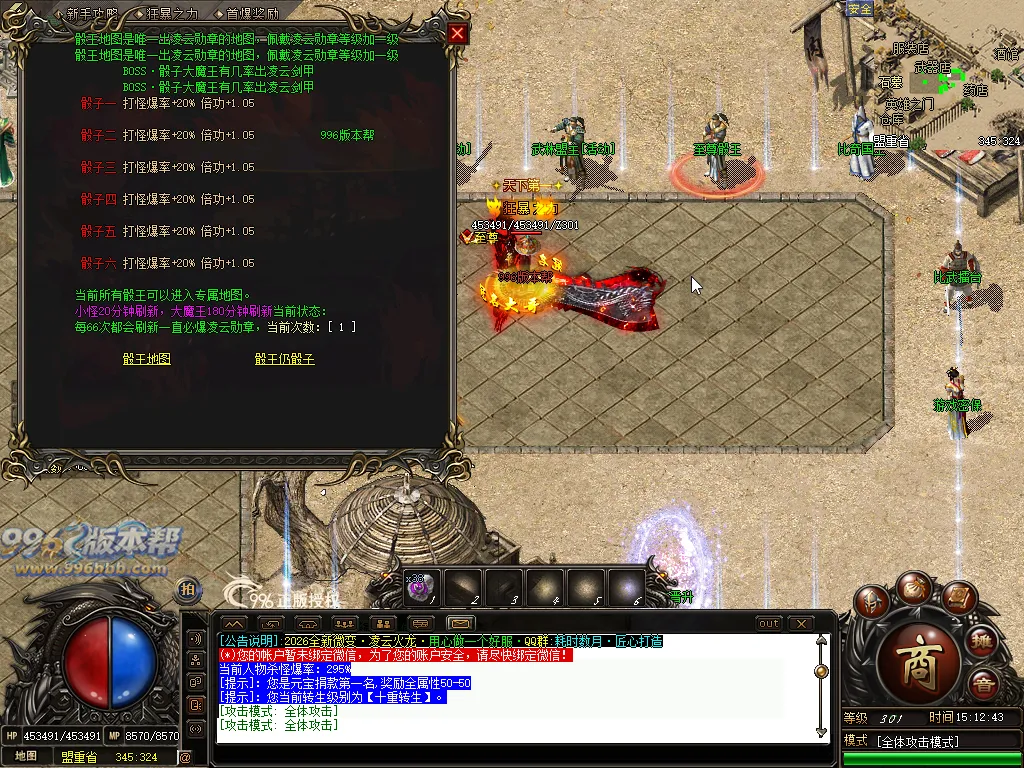1024x768 pixels.
Task: Open the 新手攻略 menu entry
Action: coord(92,14)
